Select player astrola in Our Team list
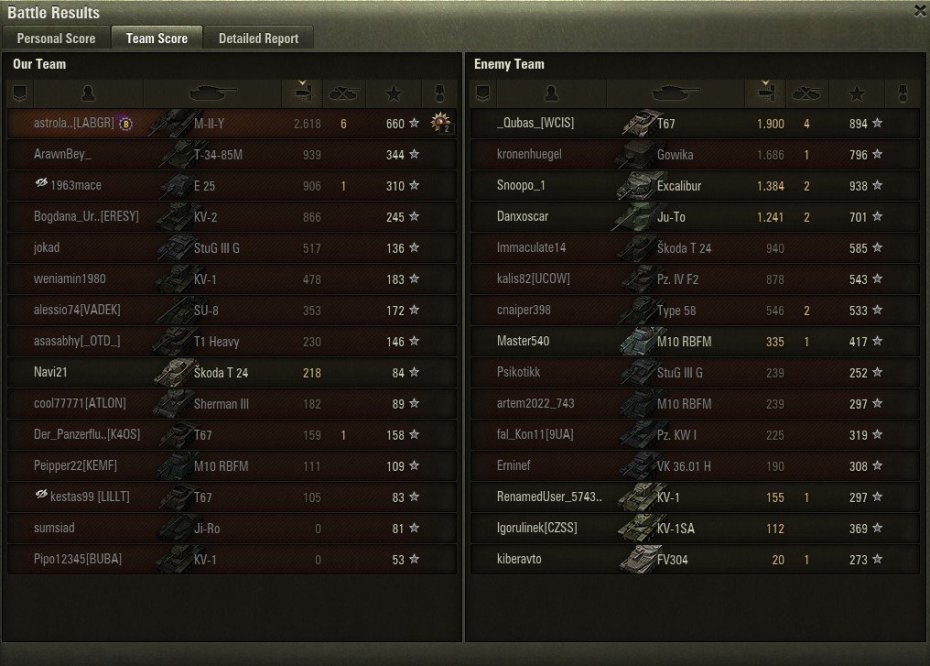The height and width of the screenshot is (666, 930). 232,124
